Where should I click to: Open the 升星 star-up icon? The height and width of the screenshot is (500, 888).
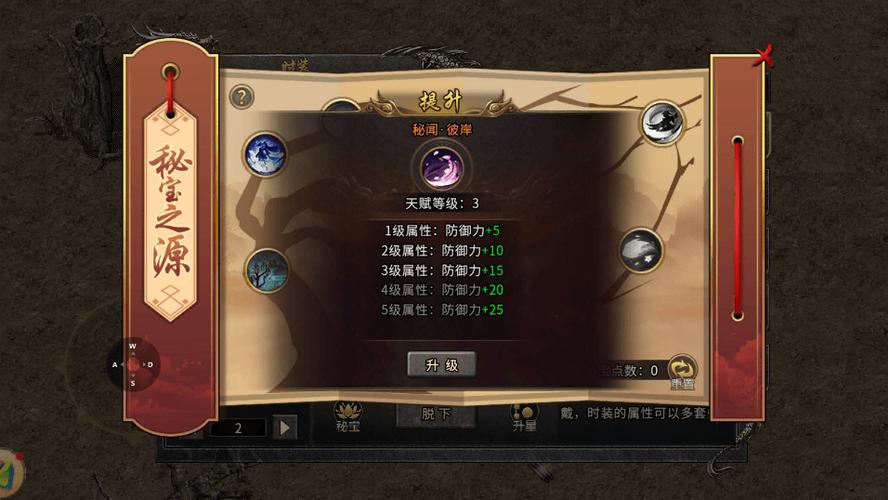tap(523, 417)
